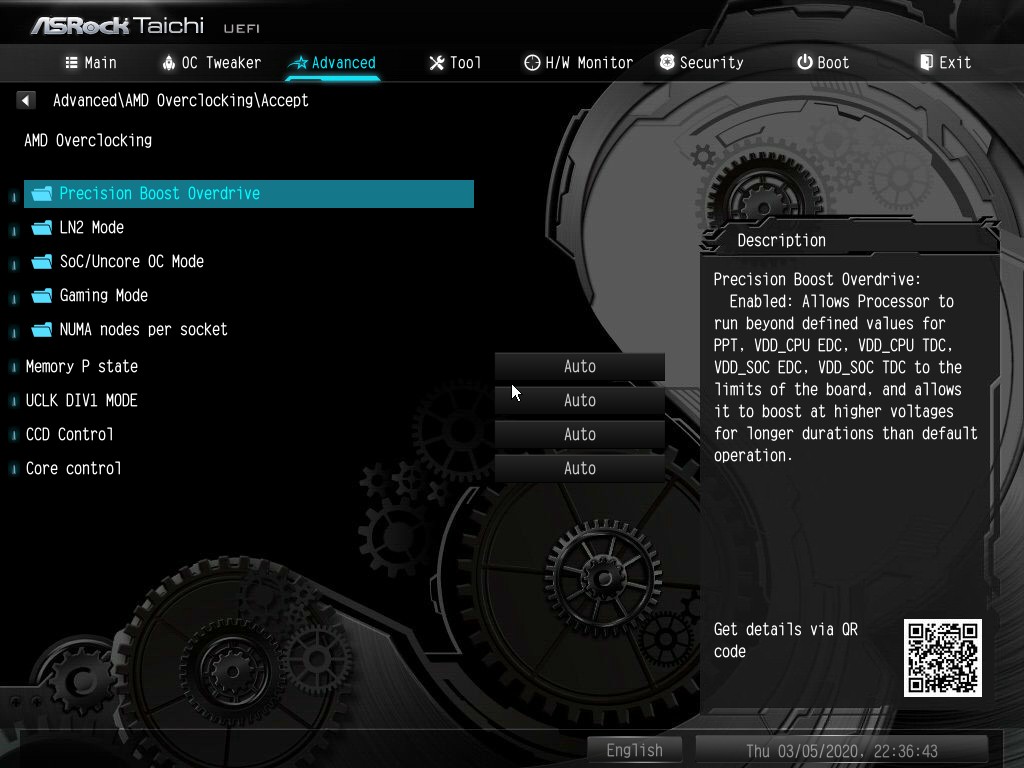This screenshot has height=768, width=1024.
Task: Click the back arrow beside the breadcrumb
Action: coord(26,100)
